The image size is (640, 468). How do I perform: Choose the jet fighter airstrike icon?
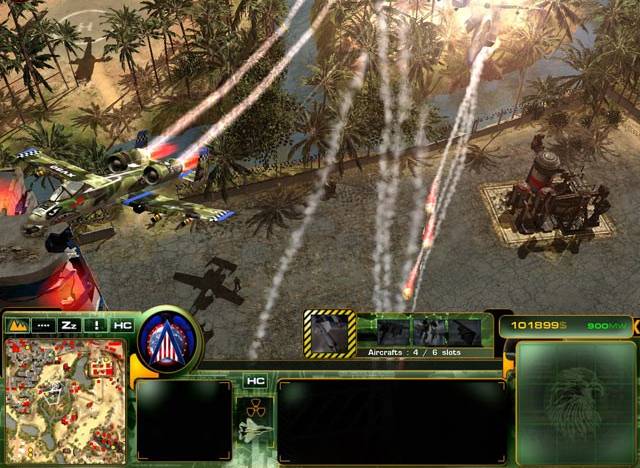click(254, 430)
